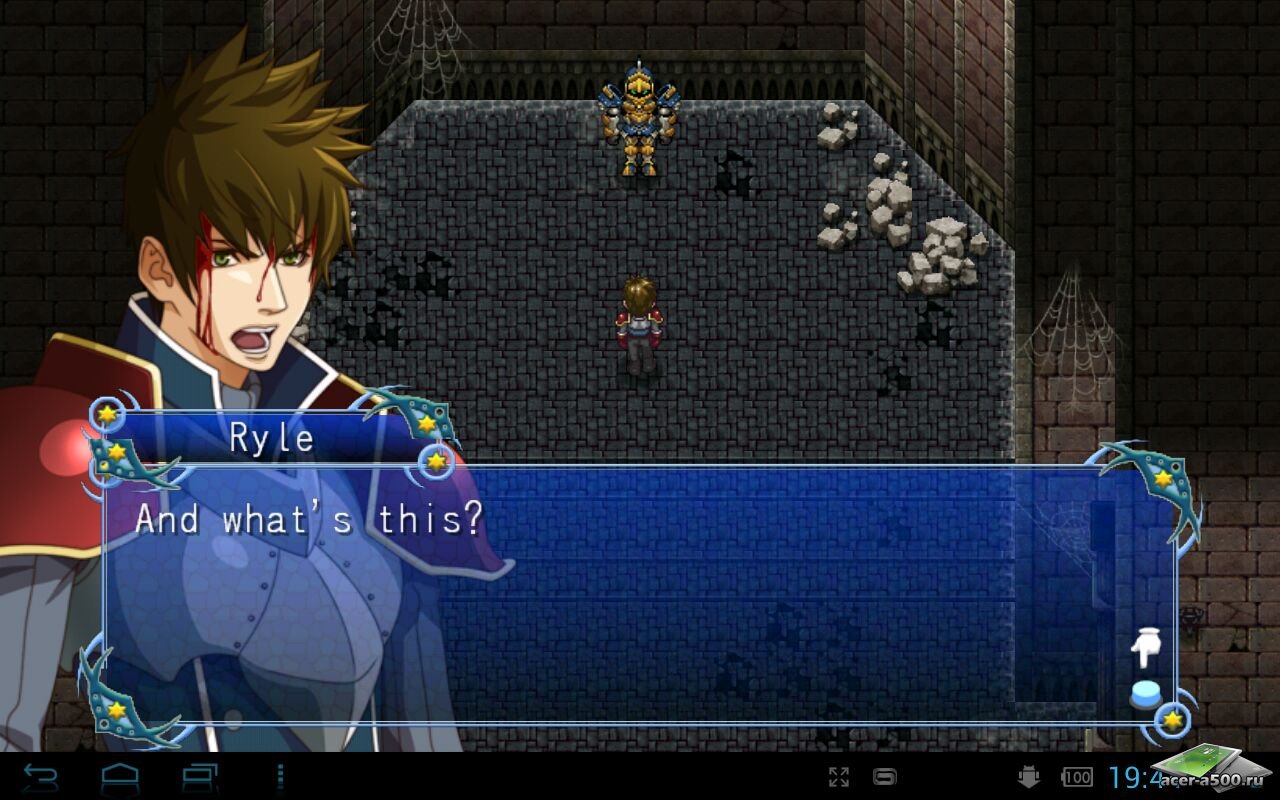
Task: Open the three-dot overflow menu
Action: point(280,776)
